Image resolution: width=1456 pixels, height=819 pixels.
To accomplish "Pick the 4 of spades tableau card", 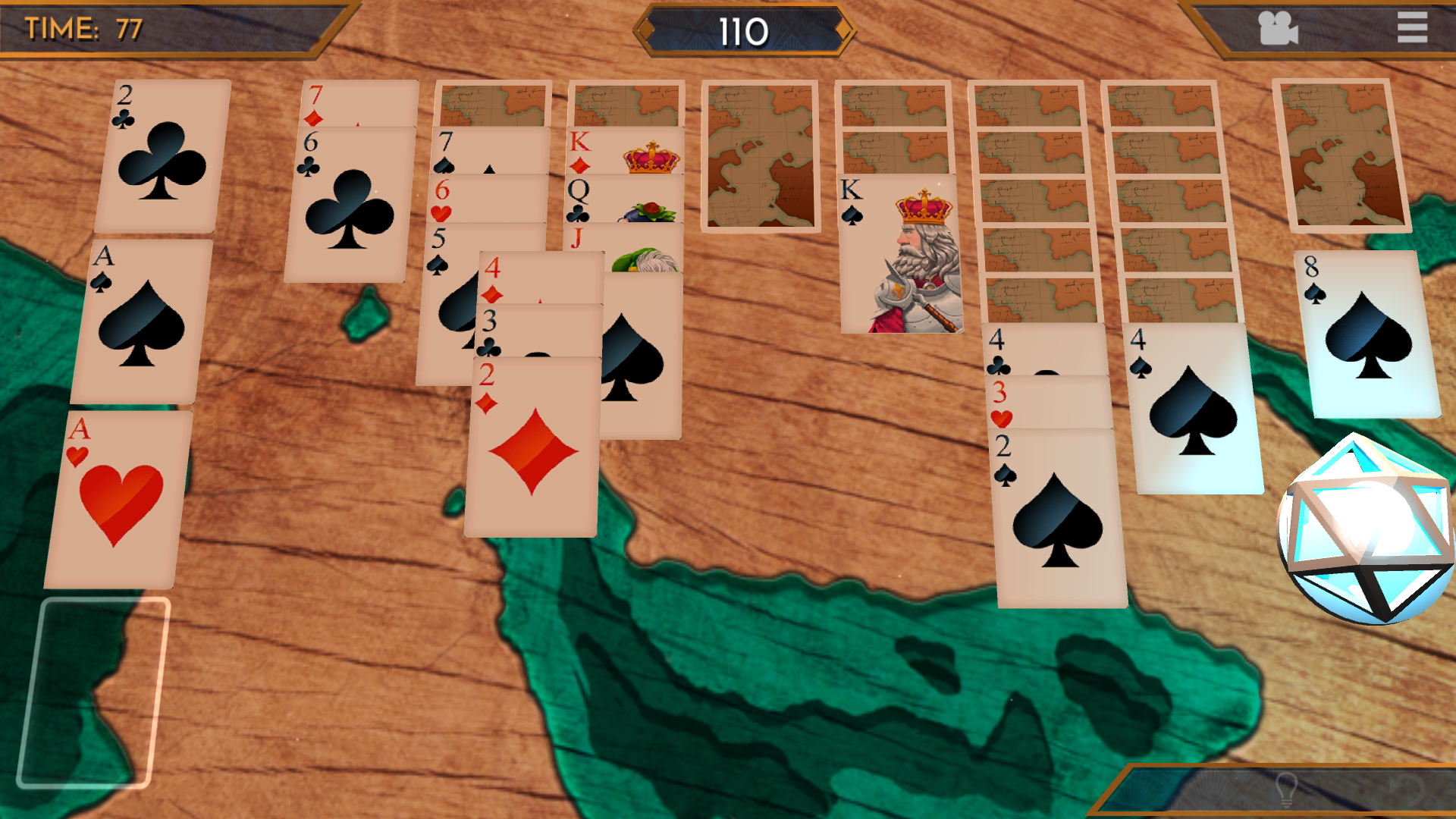I will (1194, 409).
